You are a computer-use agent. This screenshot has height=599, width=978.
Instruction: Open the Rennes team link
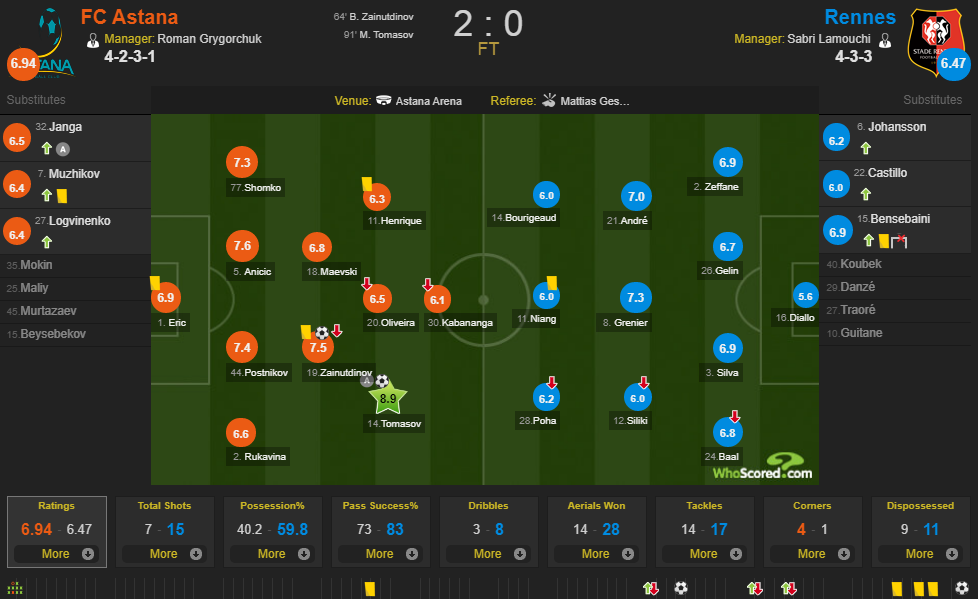pyautogui.click(x=860, y=17)
